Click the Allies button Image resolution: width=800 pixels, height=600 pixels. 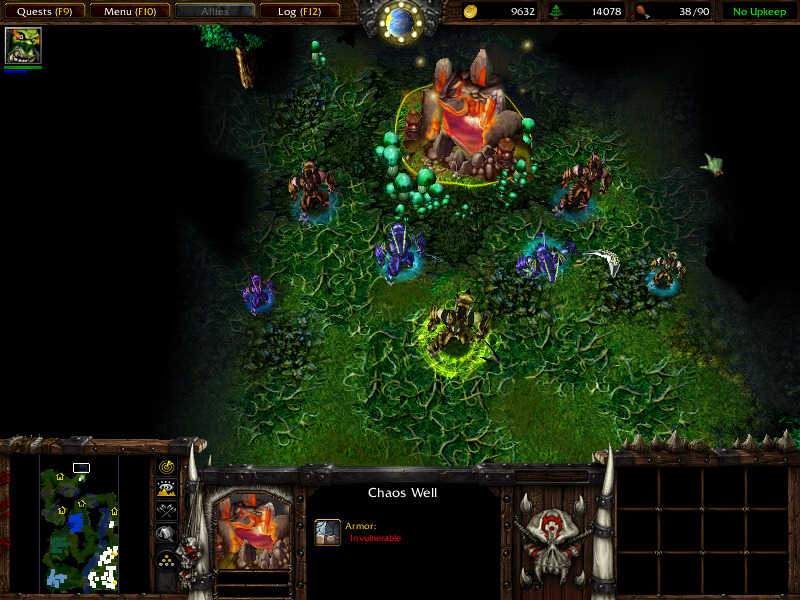click(x=214, y=12)
